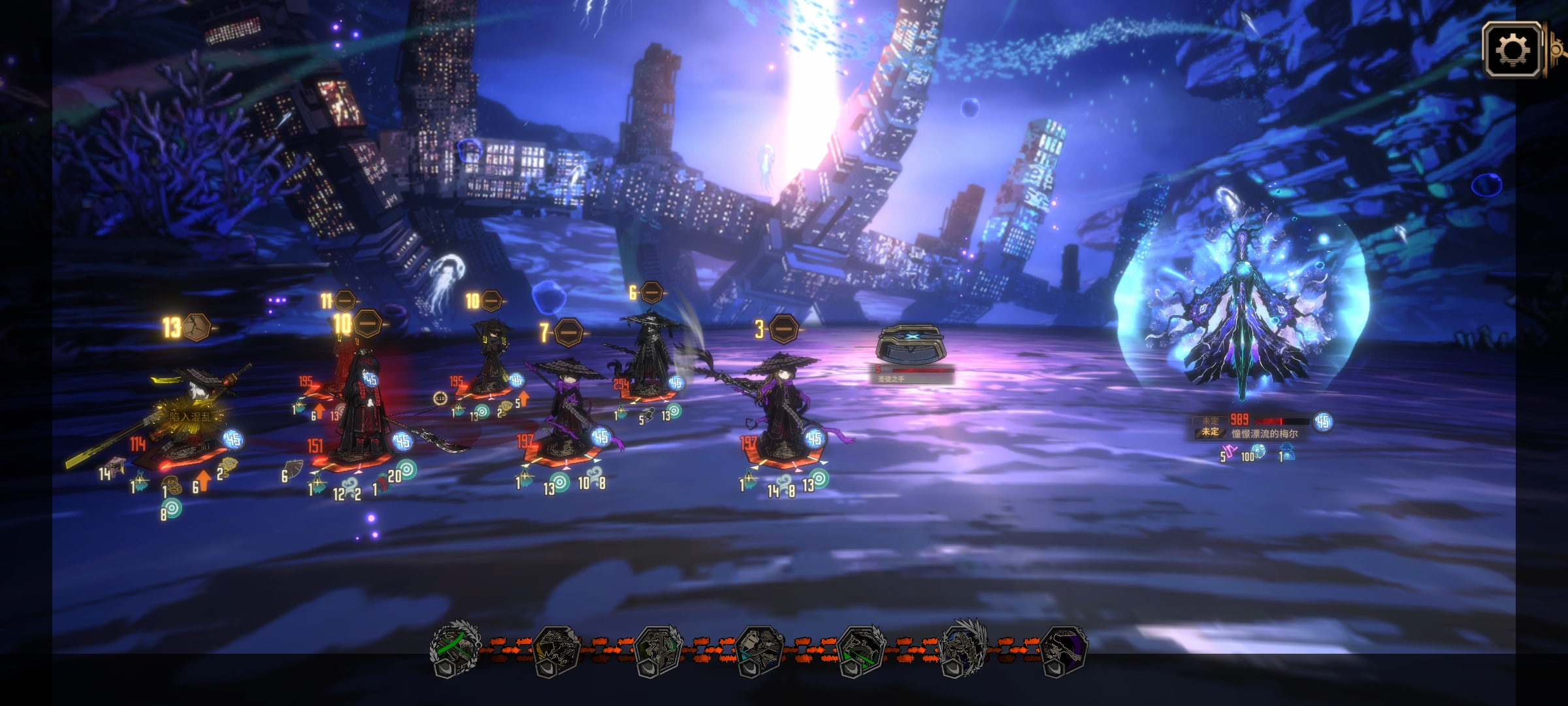Select the yellow-tinted skill icon in the chain
The width and height of the screenshot is (1568, 706).
click(x=557, y=649)
